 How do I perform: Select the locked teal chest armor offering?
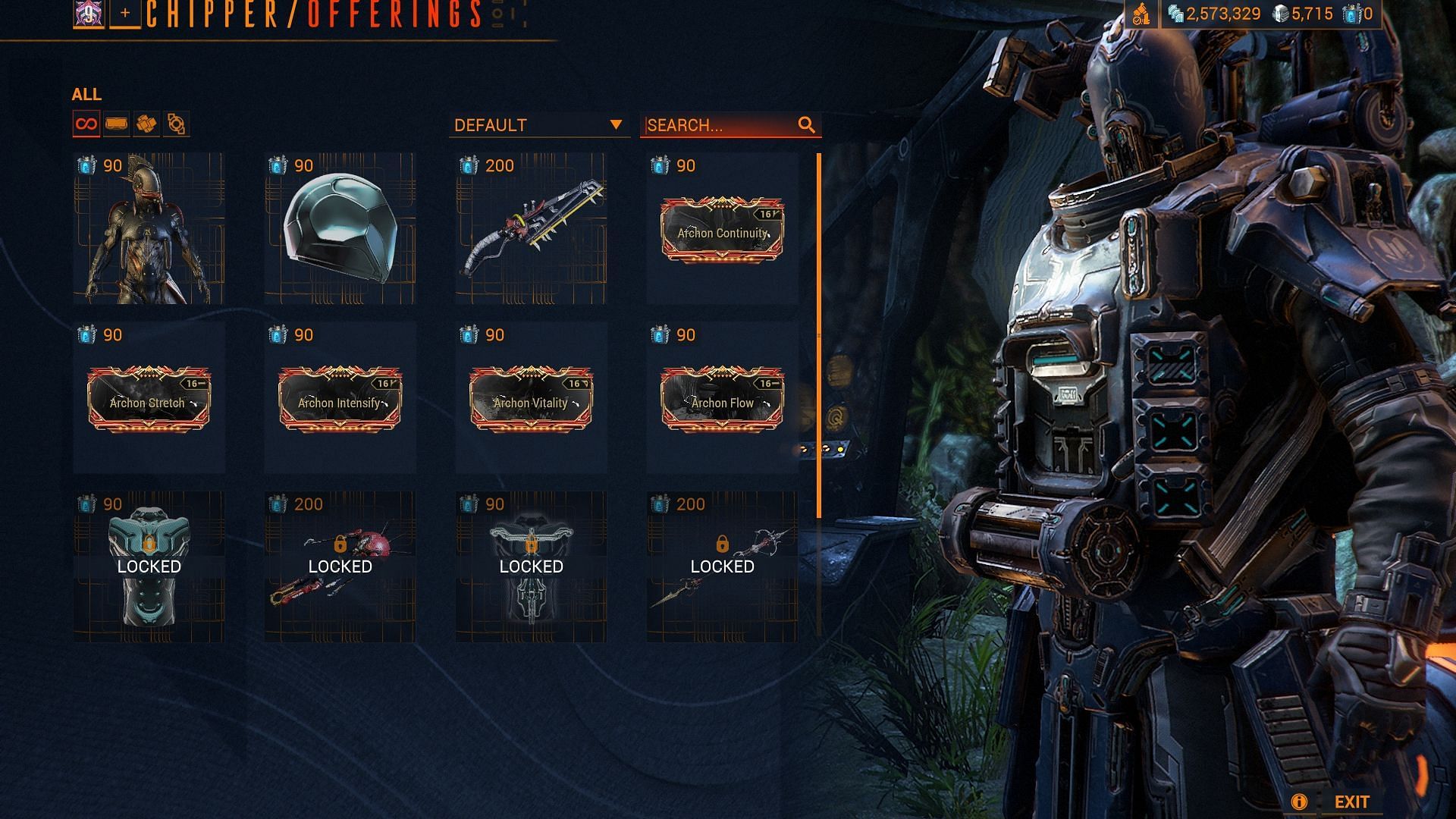[149, 567]
